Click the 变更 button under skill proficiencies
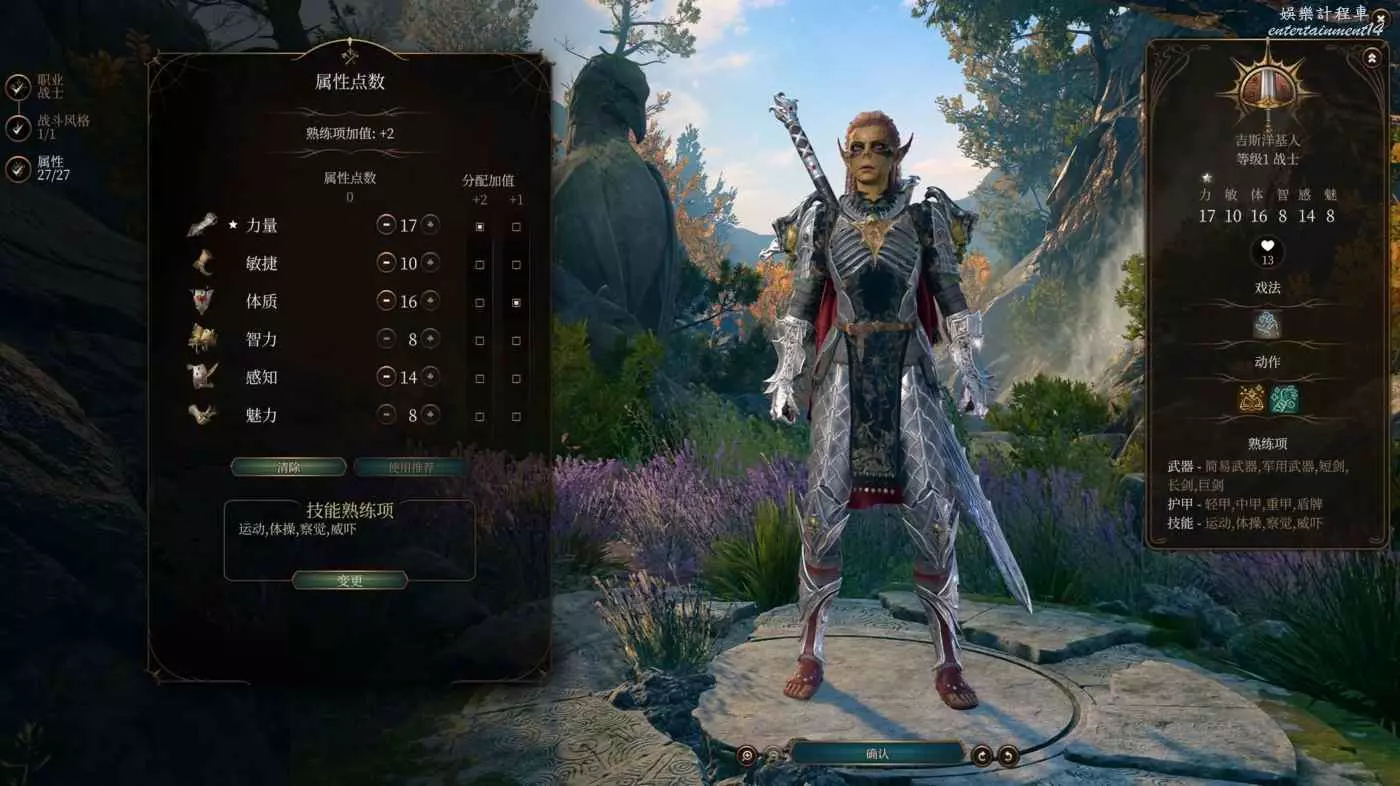This screenshot has height=786, width=1400. [x=349, y=581]
